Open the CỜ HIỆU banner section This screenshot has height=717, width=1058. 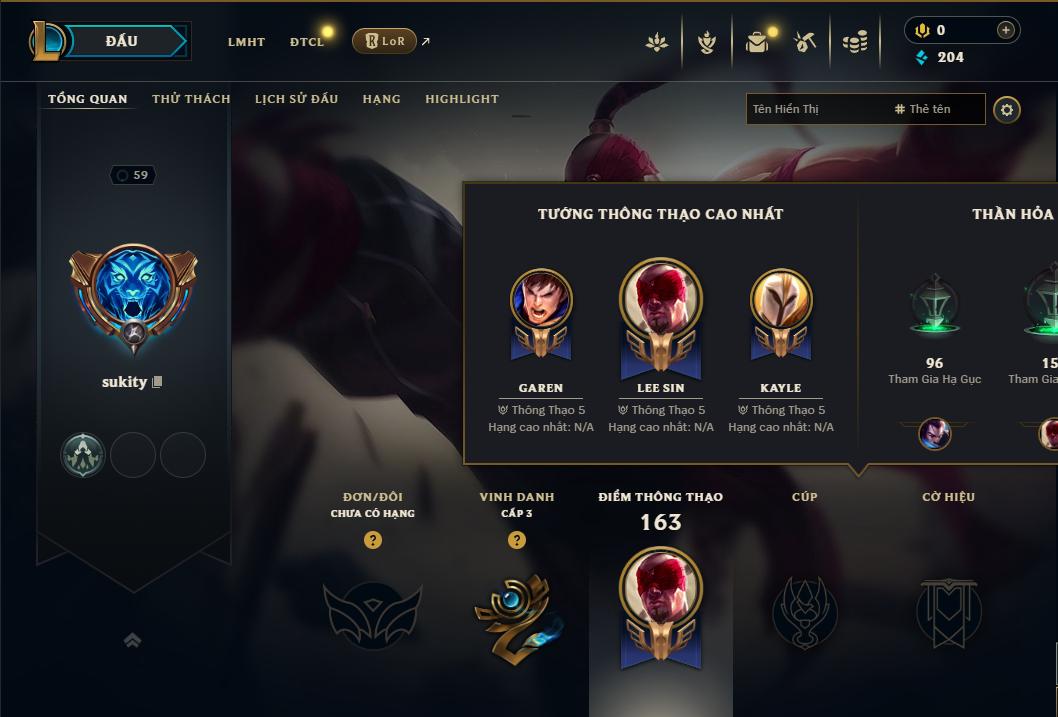[x=948, y=610]
